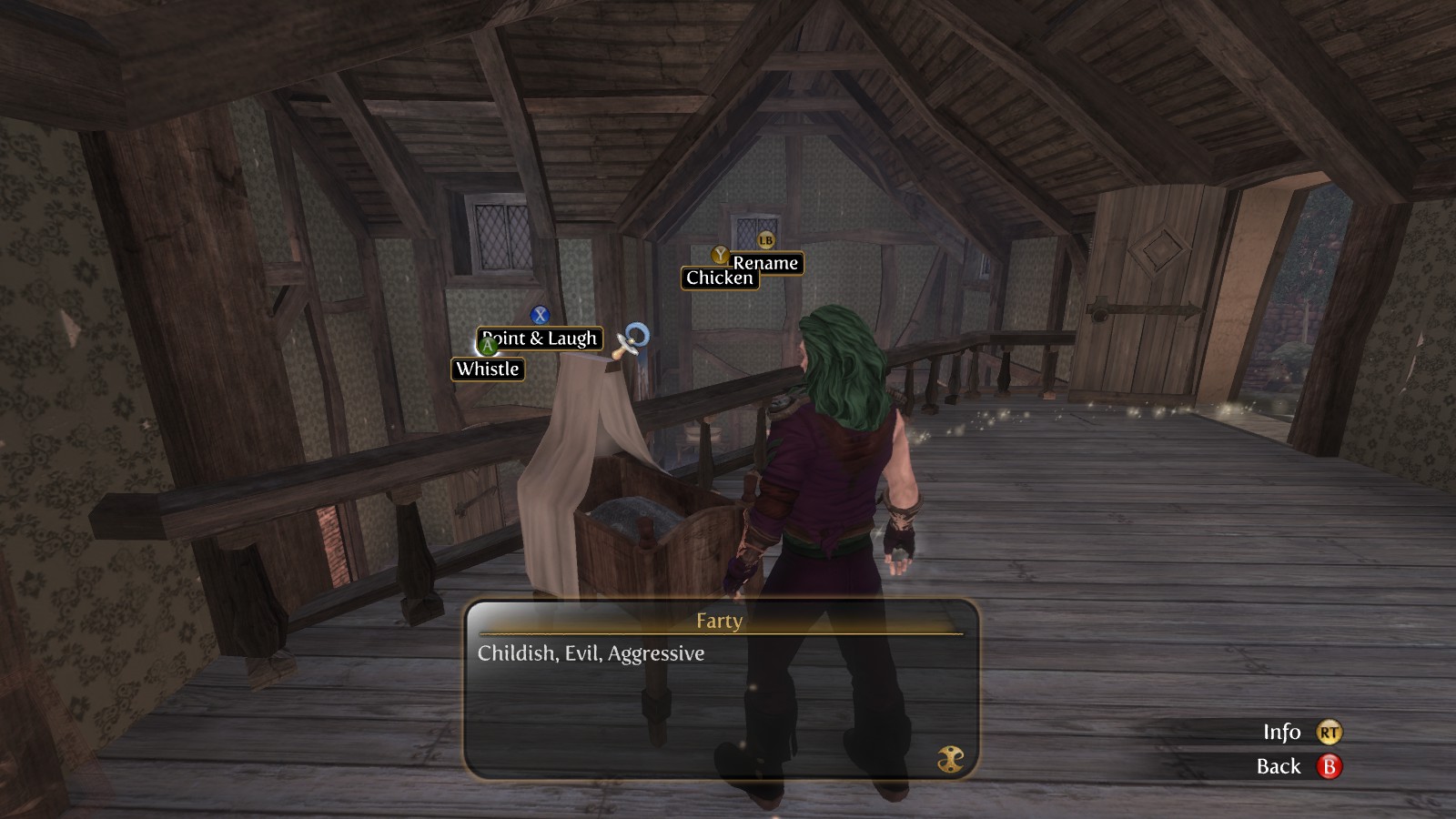Select the gold expressions emblem on the info panel
Screen dimensions: 1456x819
950,756
